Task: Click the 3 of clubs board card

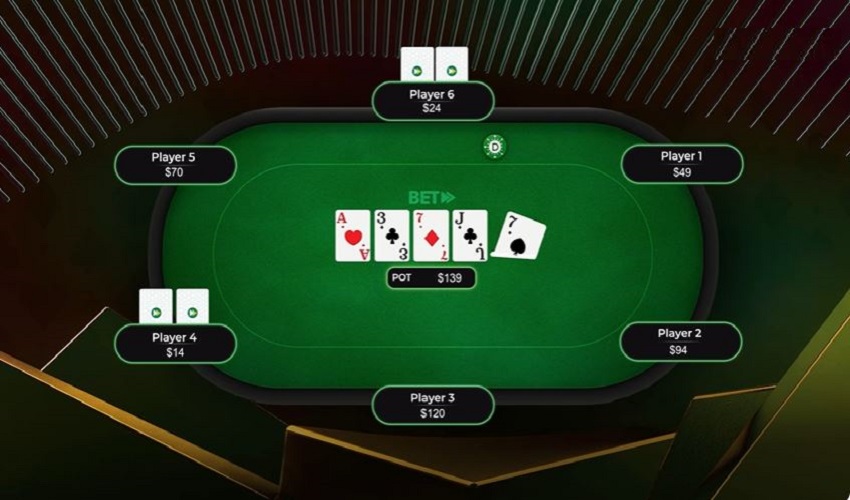Action: (392, 235)
